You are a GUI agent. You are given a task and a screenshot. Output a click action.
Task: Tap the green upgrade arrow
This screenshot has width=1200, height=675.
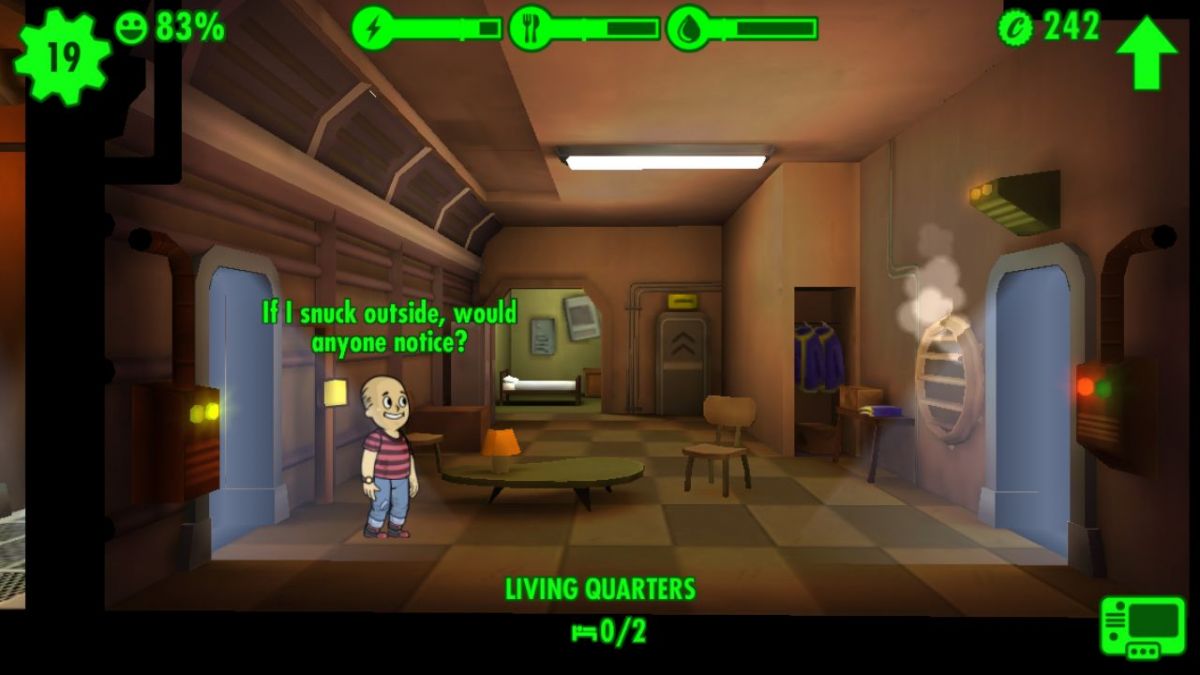pyautogui.click(x=1146, y=52)
